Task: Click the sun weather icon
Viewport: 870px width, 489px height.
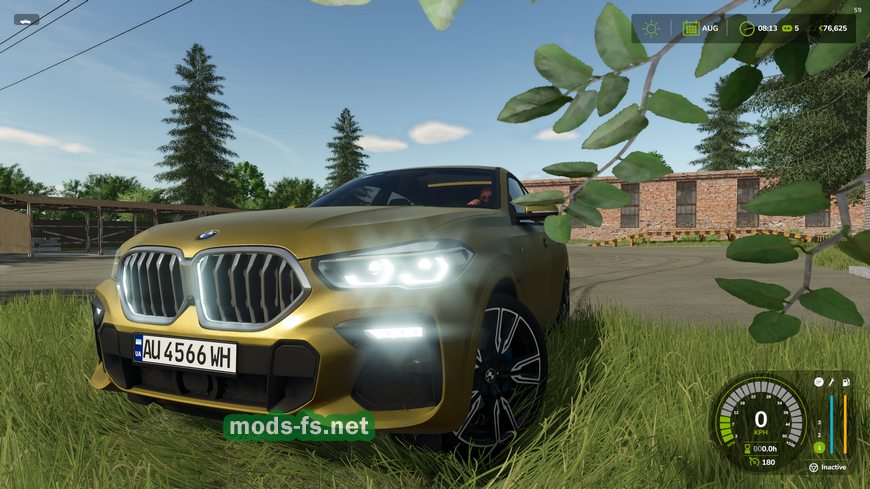Action: (x=652, y=28)
